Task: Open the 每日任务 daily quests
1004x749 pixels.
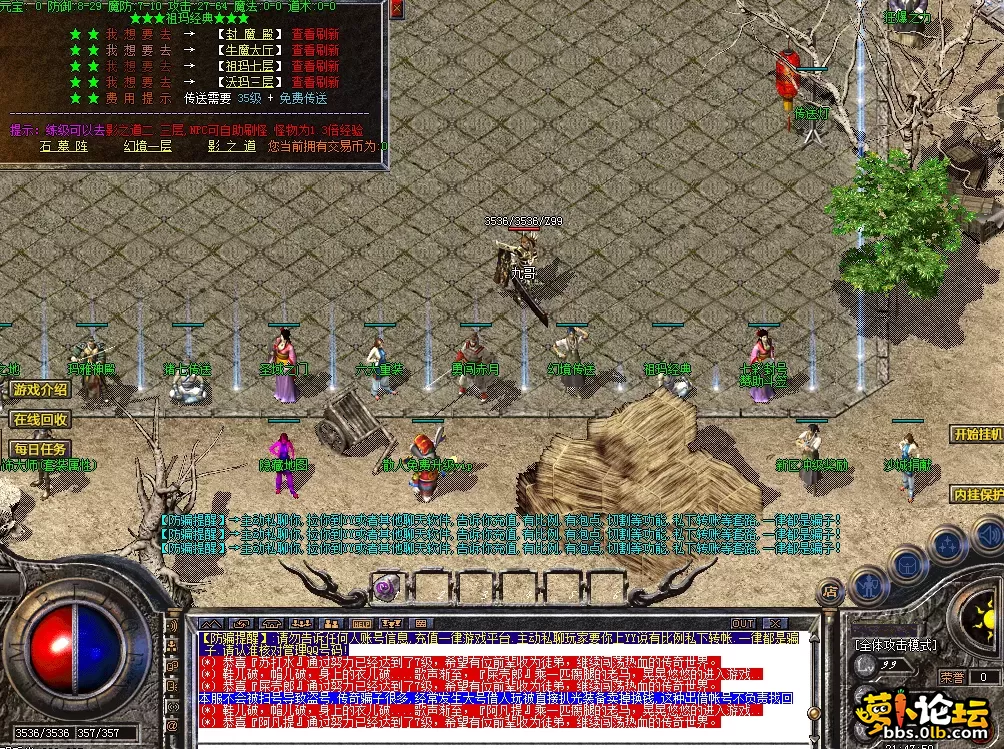Action: coord(40,449)
